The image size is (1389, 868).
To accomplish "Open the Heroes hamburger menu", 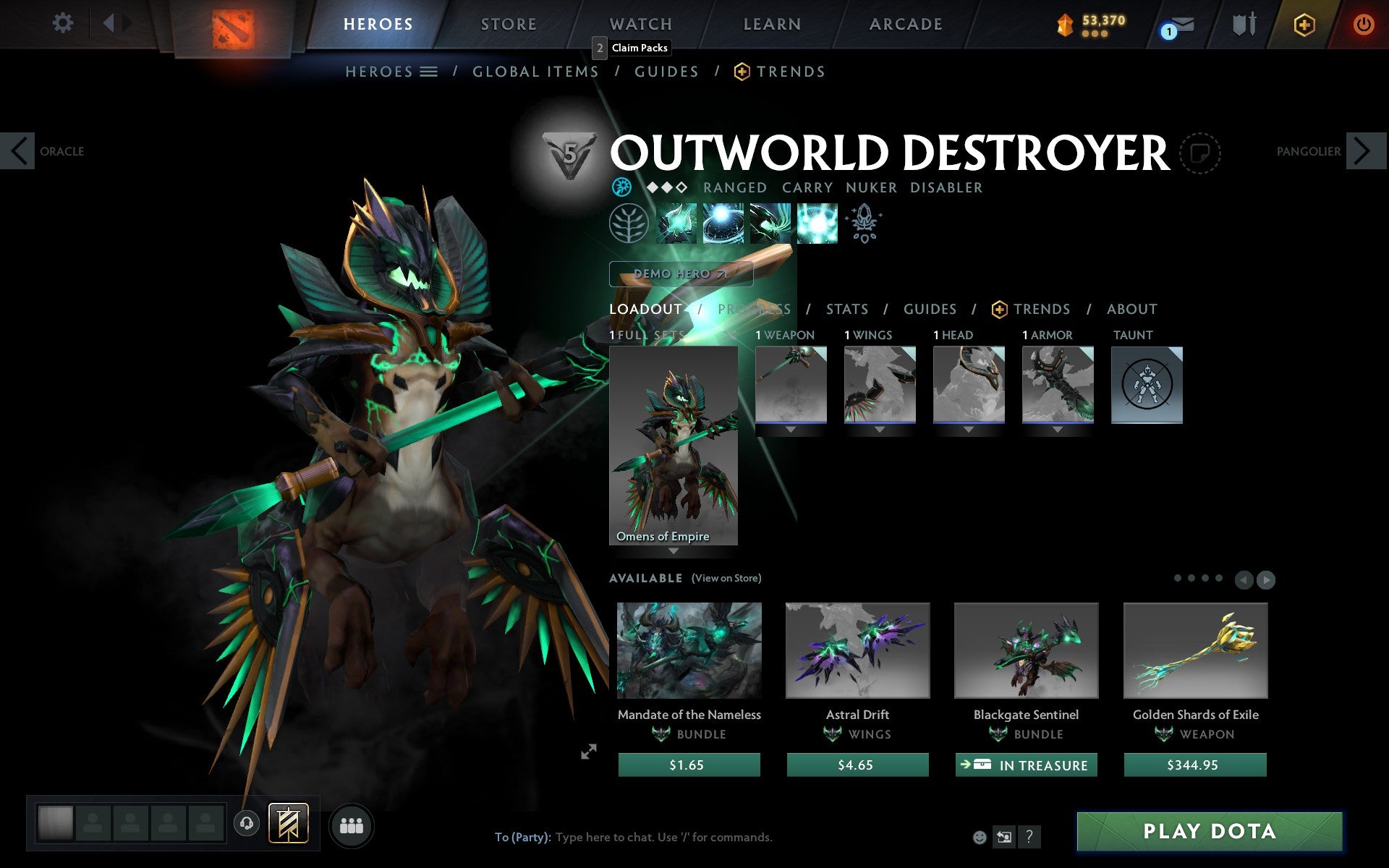I will pos(430,72).
